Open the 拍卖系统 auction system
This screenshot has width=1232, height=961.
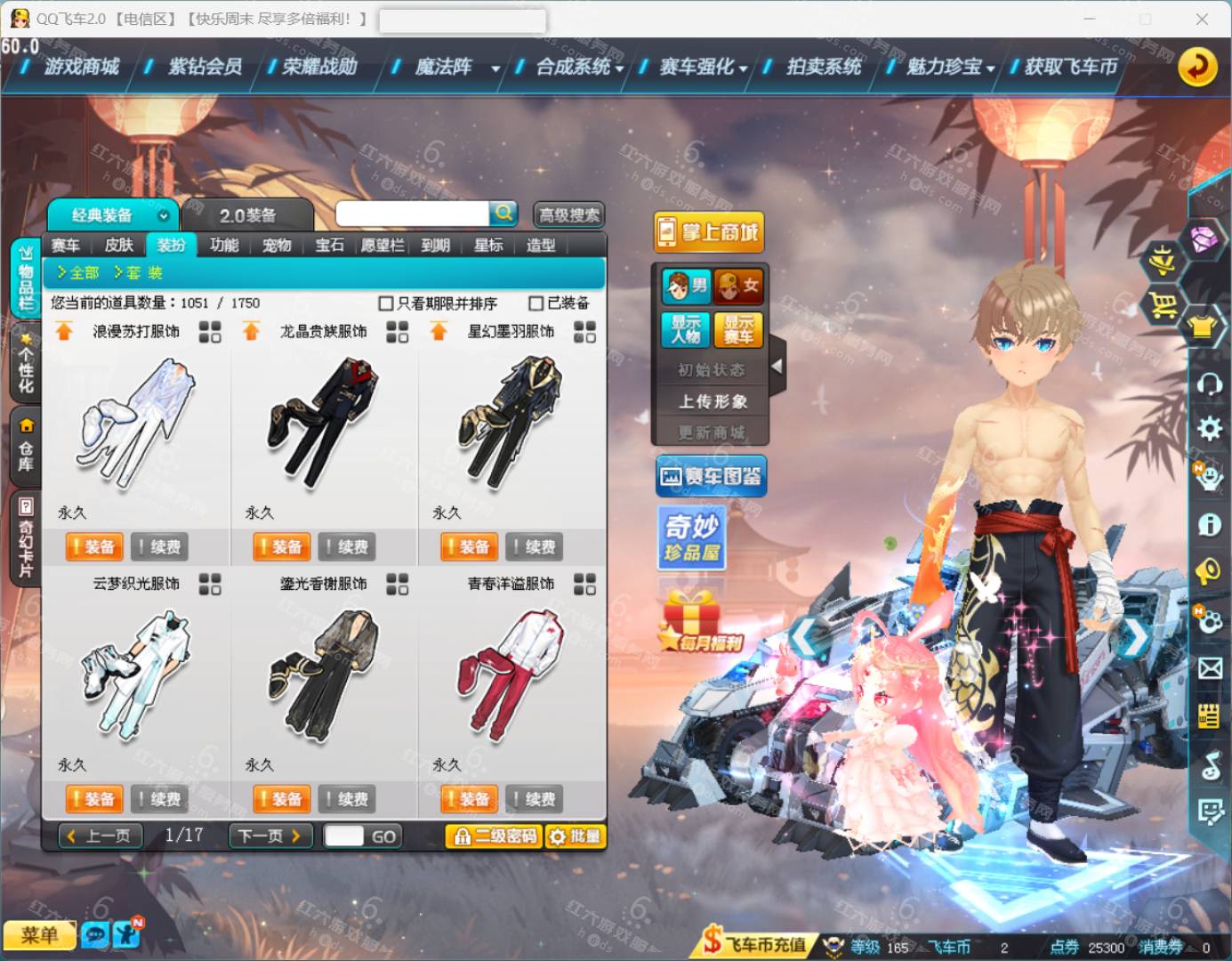[x=823, y=67]
